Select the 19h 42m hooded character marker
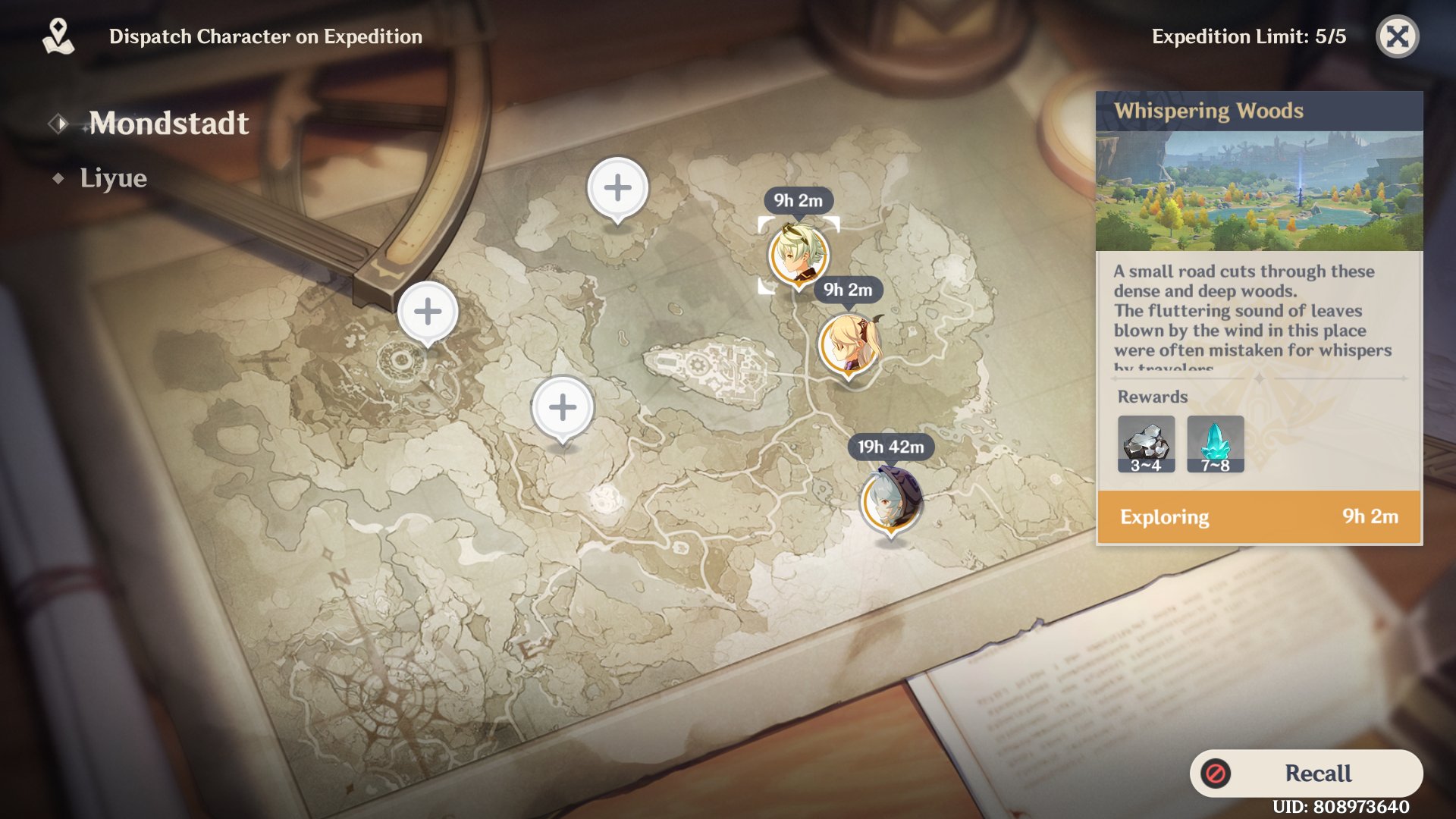The height and width of the screenshot is (819, 1456). 891,500
